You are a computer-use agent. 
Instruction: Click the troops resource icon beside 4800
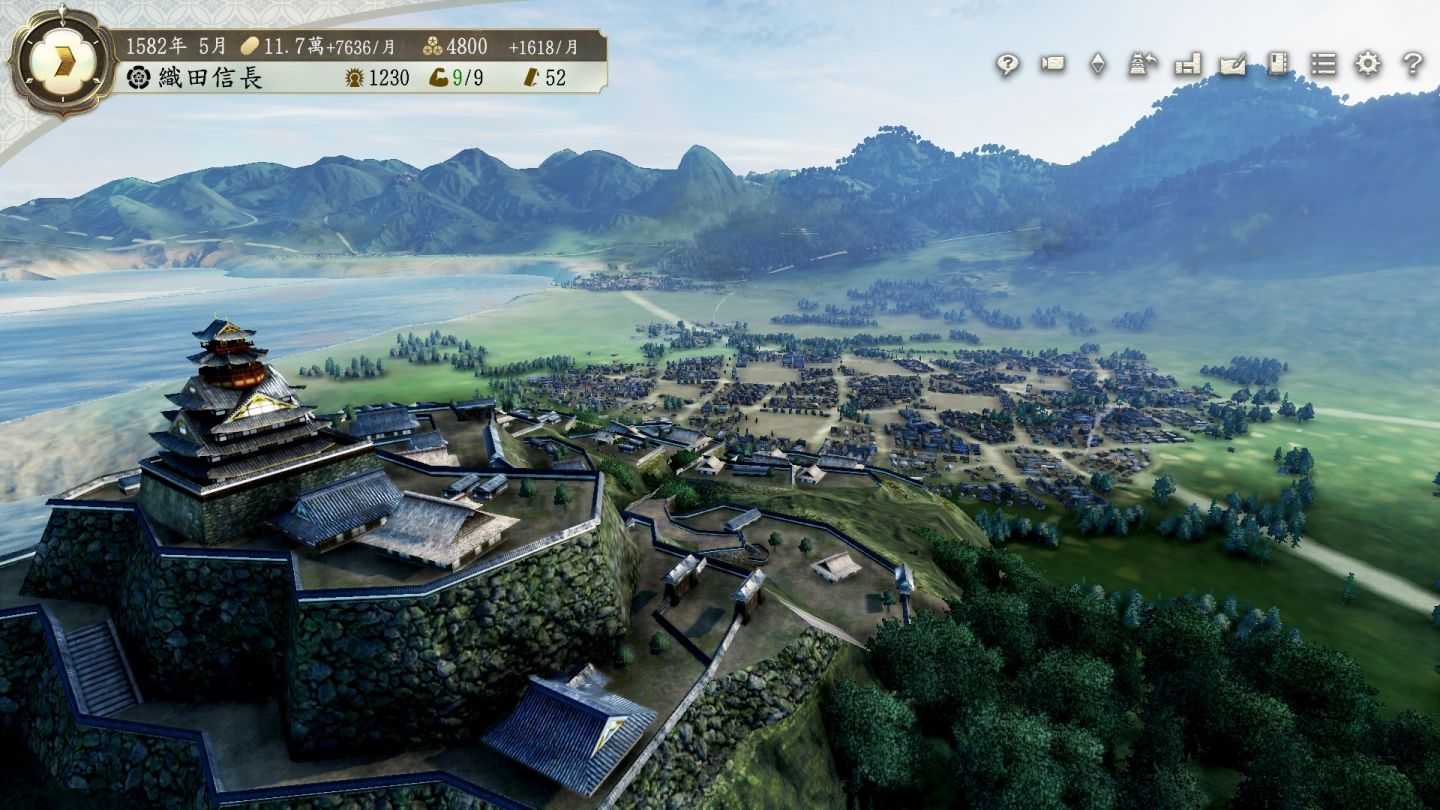(434, 45)
